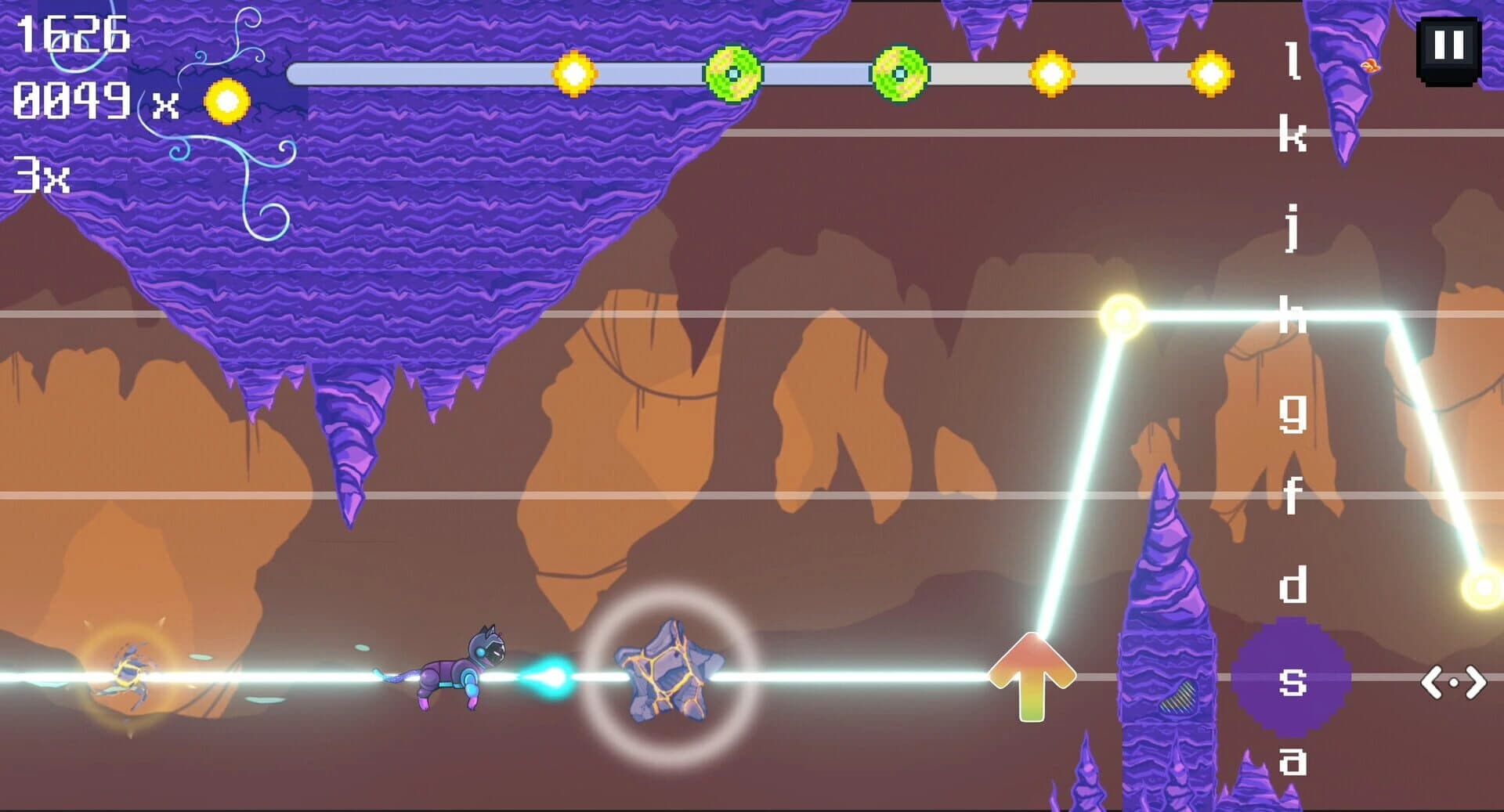Click the final coin marker on the progress bar

1210,74
